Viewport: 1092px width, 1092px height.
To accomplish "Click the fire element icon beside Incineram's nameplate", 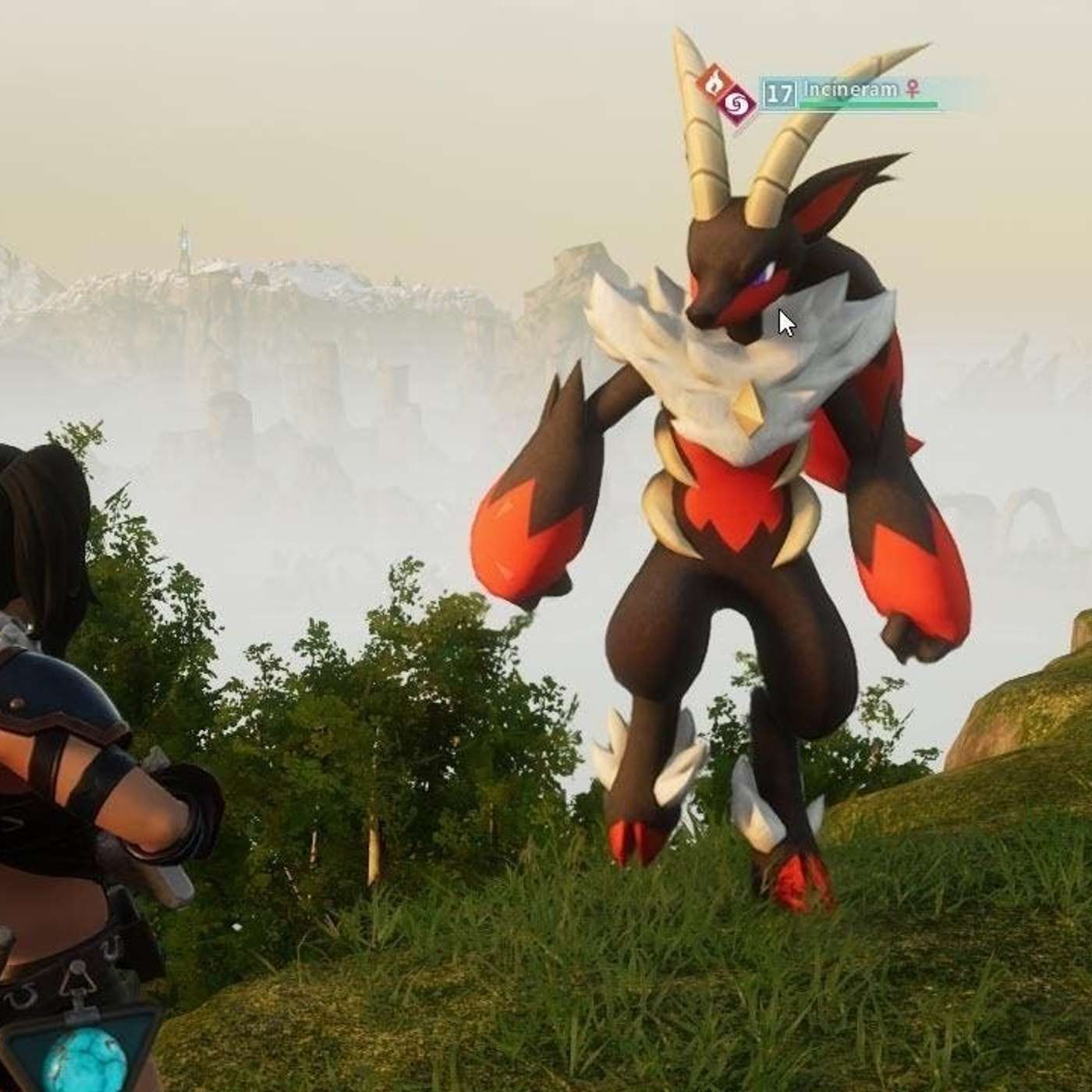I will [711, 82].
